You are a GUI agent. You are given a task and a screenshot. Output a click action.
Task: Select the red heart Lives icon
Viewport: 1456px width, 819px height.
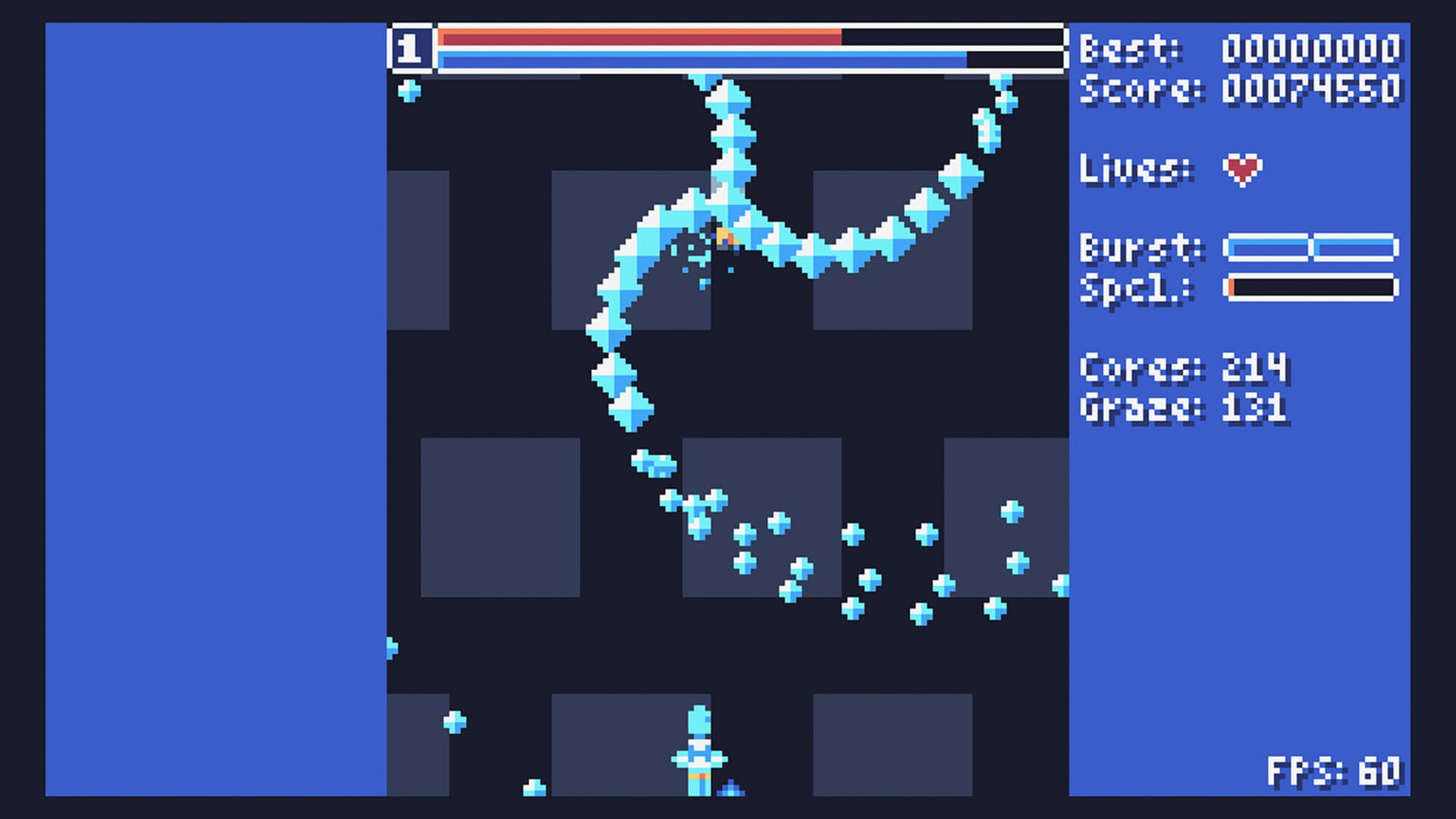[x=1241, y=171]
